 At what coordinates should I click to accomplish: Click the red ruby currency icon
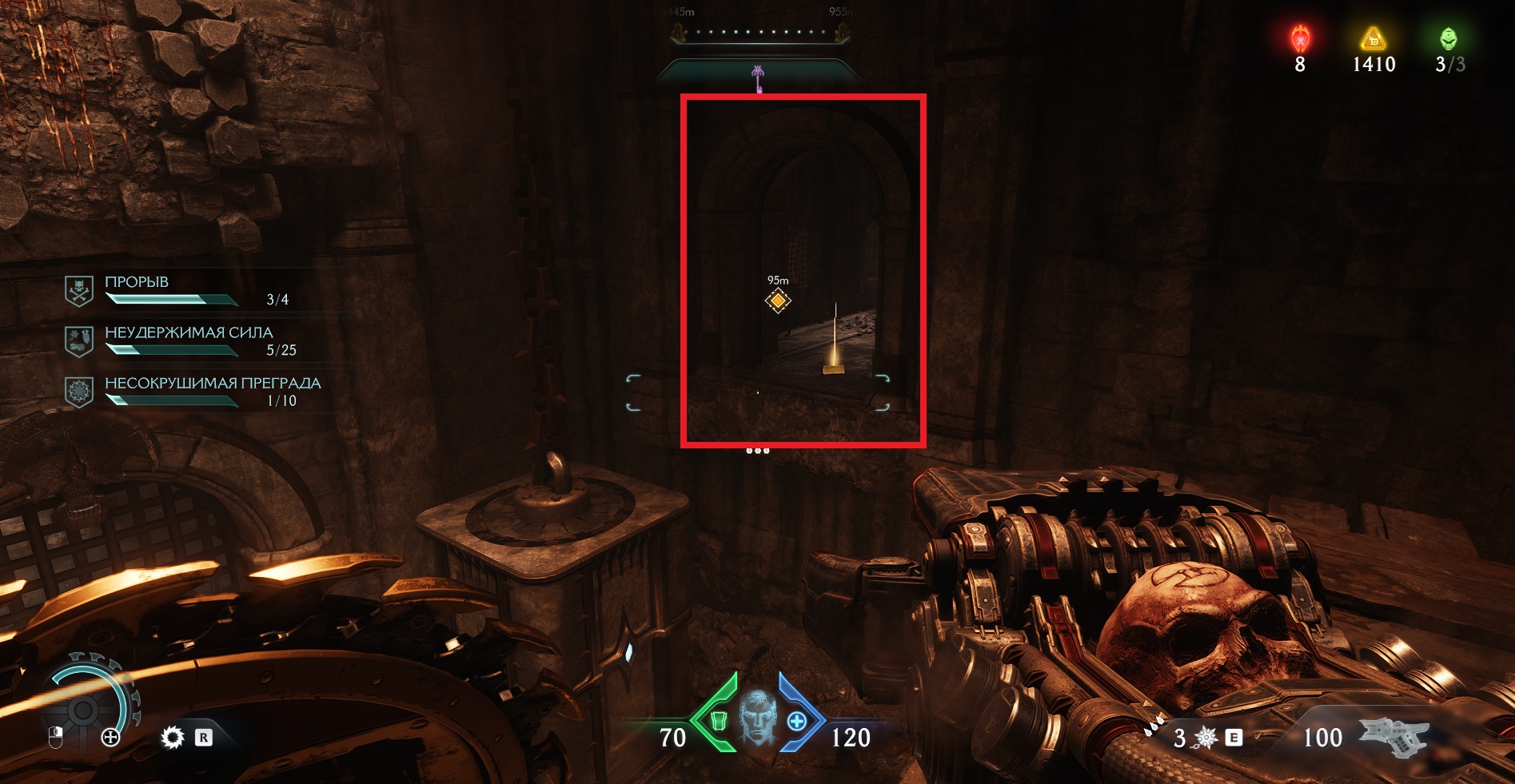1300,38
